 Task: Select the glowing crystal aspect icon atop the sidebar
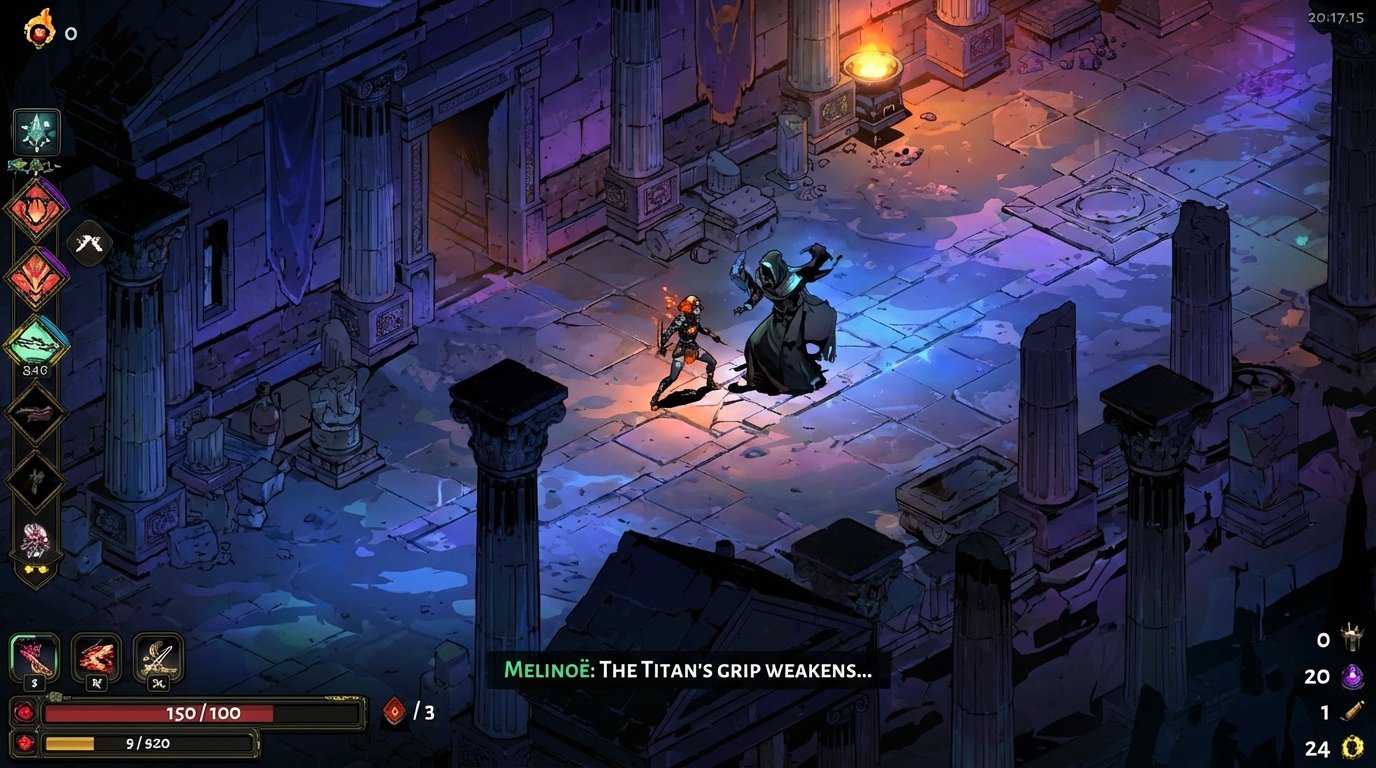coord(36,130)
